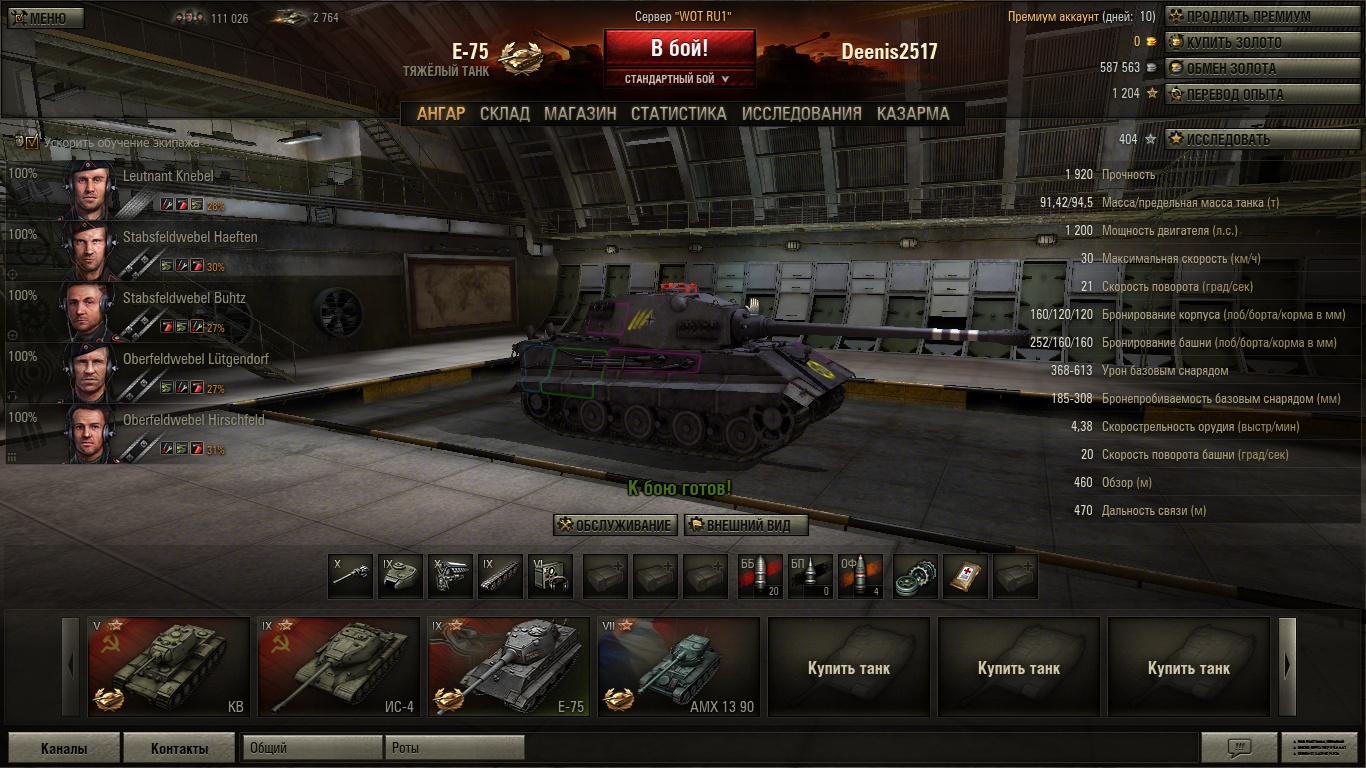The image size is (1366, 768).
Task: Switch to the Склад tab
Action: [504, 114]
